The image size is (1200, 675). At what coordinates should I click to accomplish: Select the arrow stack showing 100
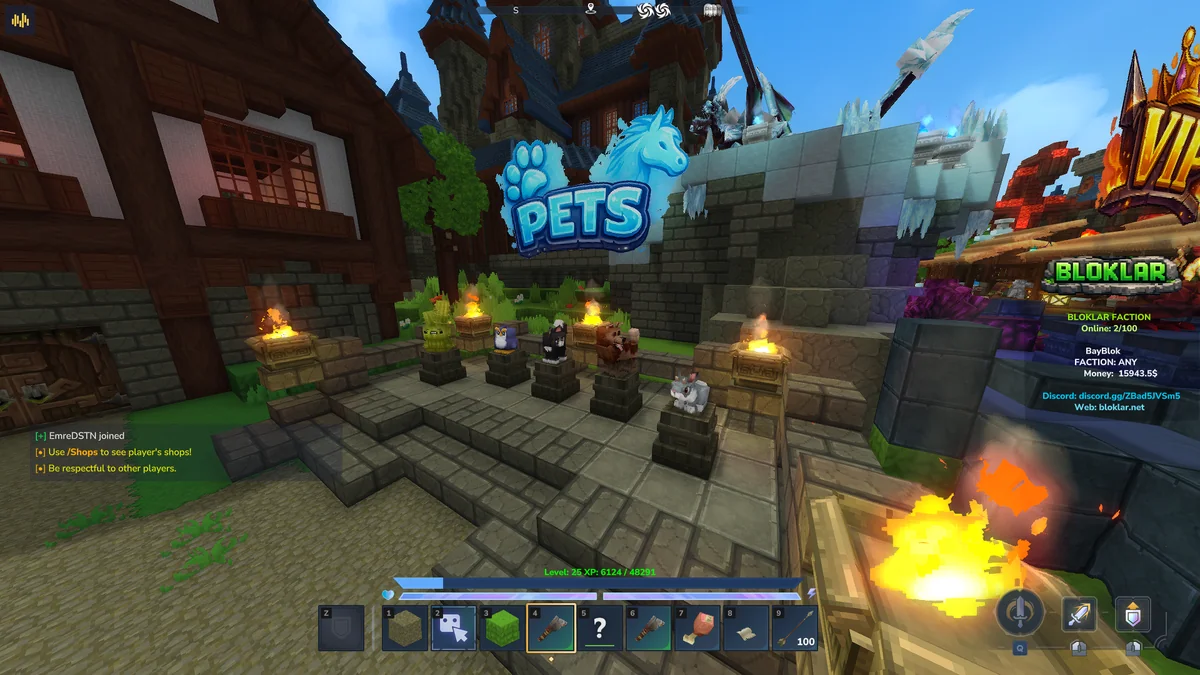[794, 628]
